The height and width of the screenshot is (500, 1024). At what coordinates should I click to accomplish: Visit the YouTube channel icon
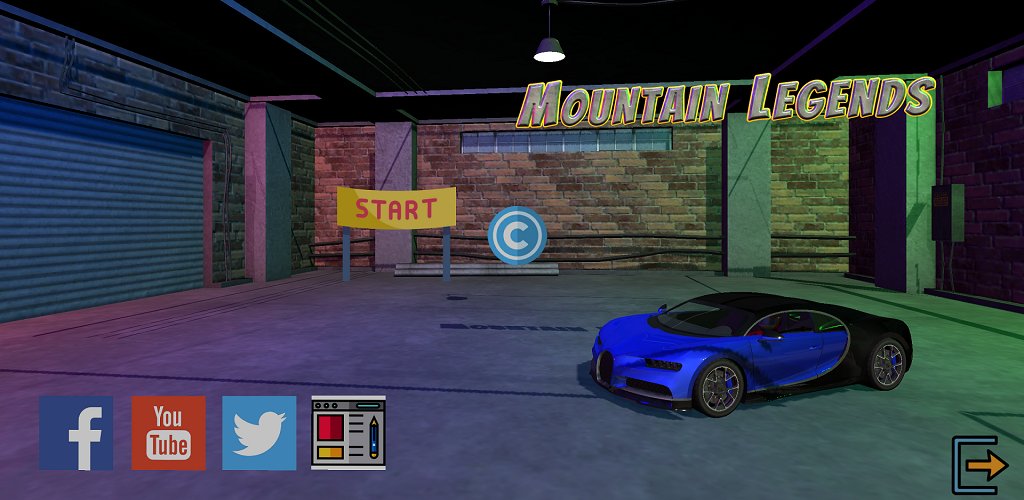(x=168, y=433)
